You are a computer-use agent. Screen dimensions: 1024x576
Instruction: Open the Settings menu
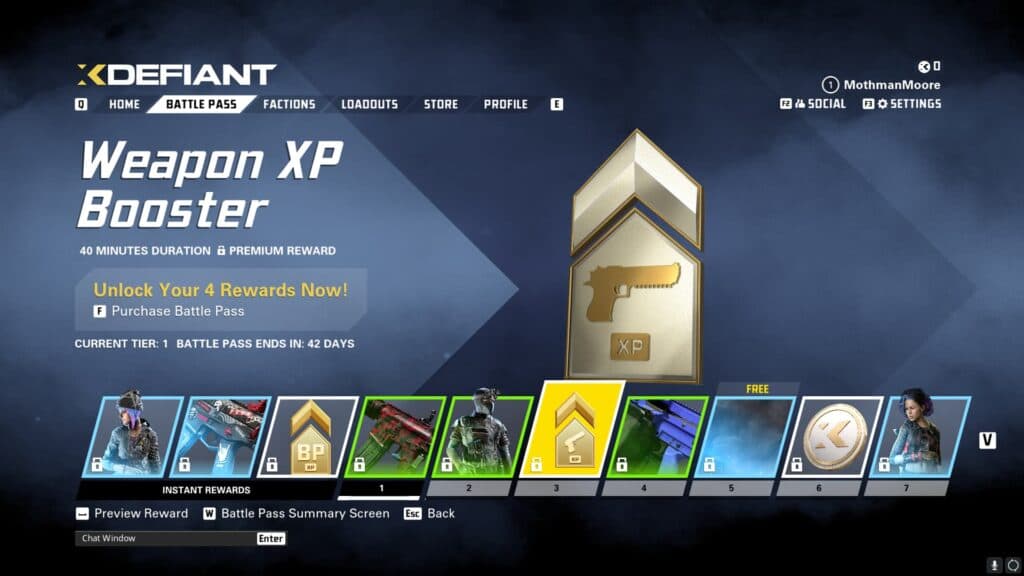coord(908,104)
